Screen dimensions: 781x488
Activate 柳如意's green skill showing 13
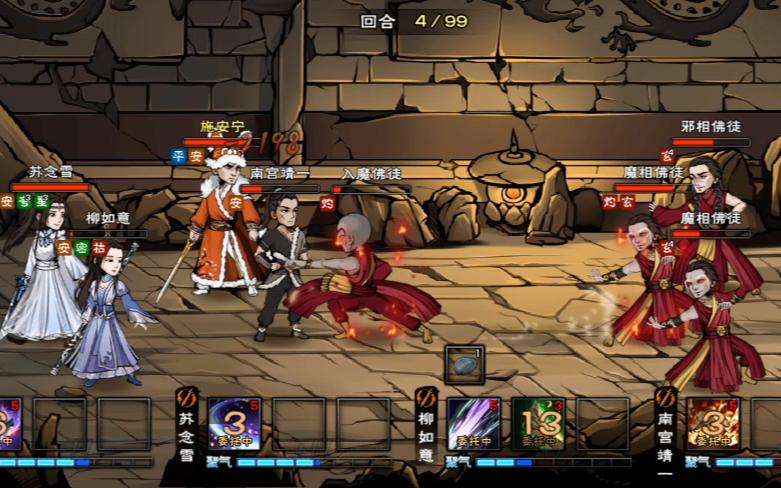tap(538, 423)
